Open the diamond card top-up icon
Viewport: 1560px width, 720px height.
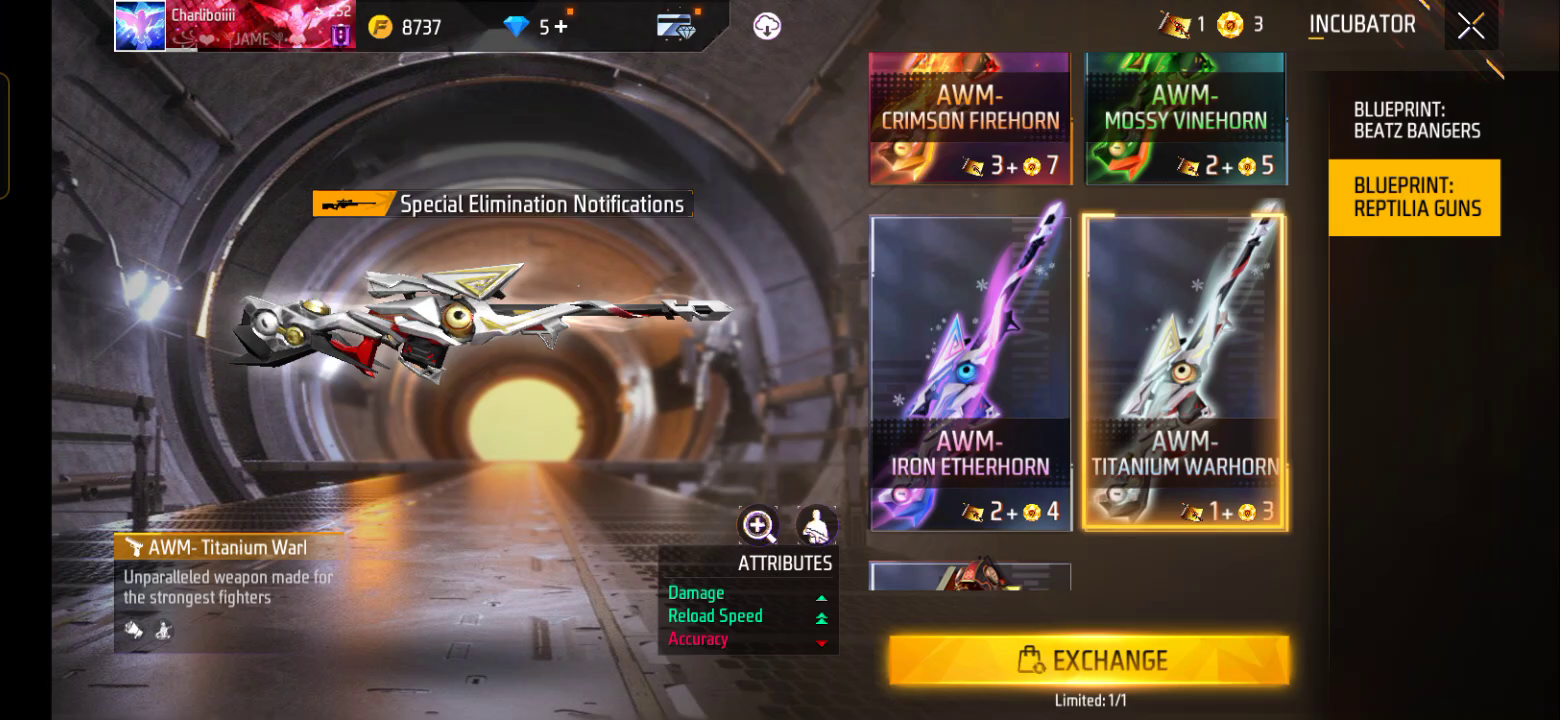677,27
